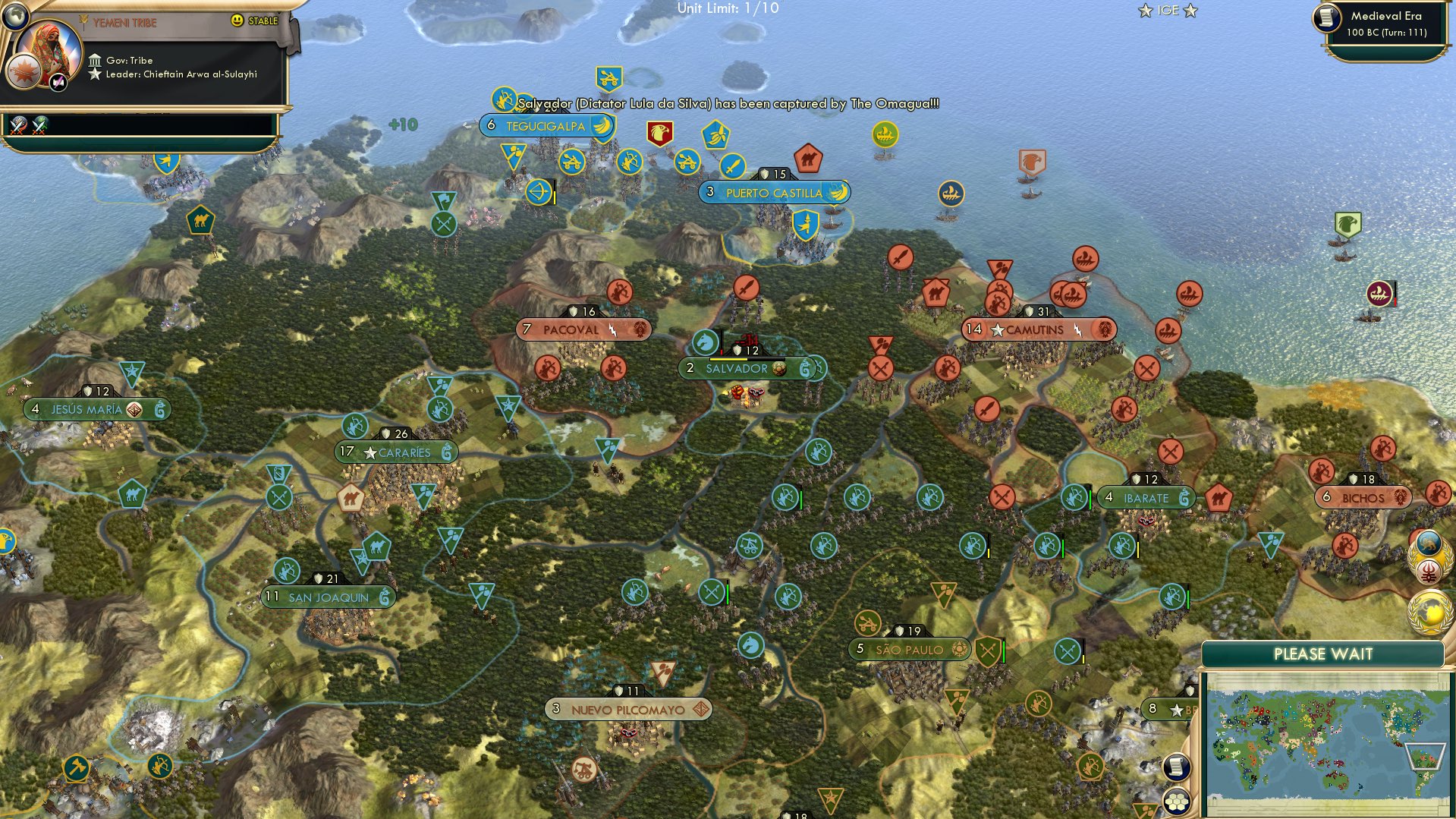Click the notification log scroll icon near the minimap
Image resolution: width=1456 pixels, height=819 pixels.
1177,766
